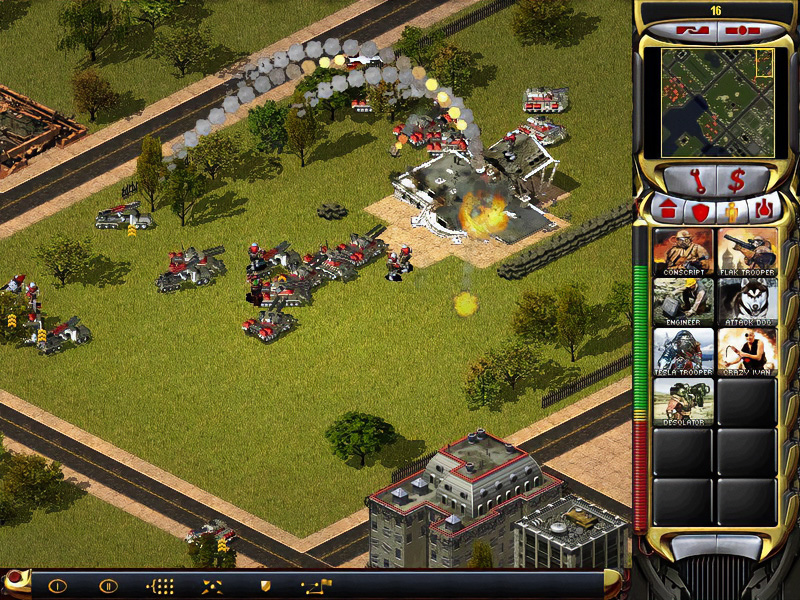This screenshot has width=800, height=600.
Task: Click the dotted formation command button
Action: pyautogui.click(x=160, y=586)
